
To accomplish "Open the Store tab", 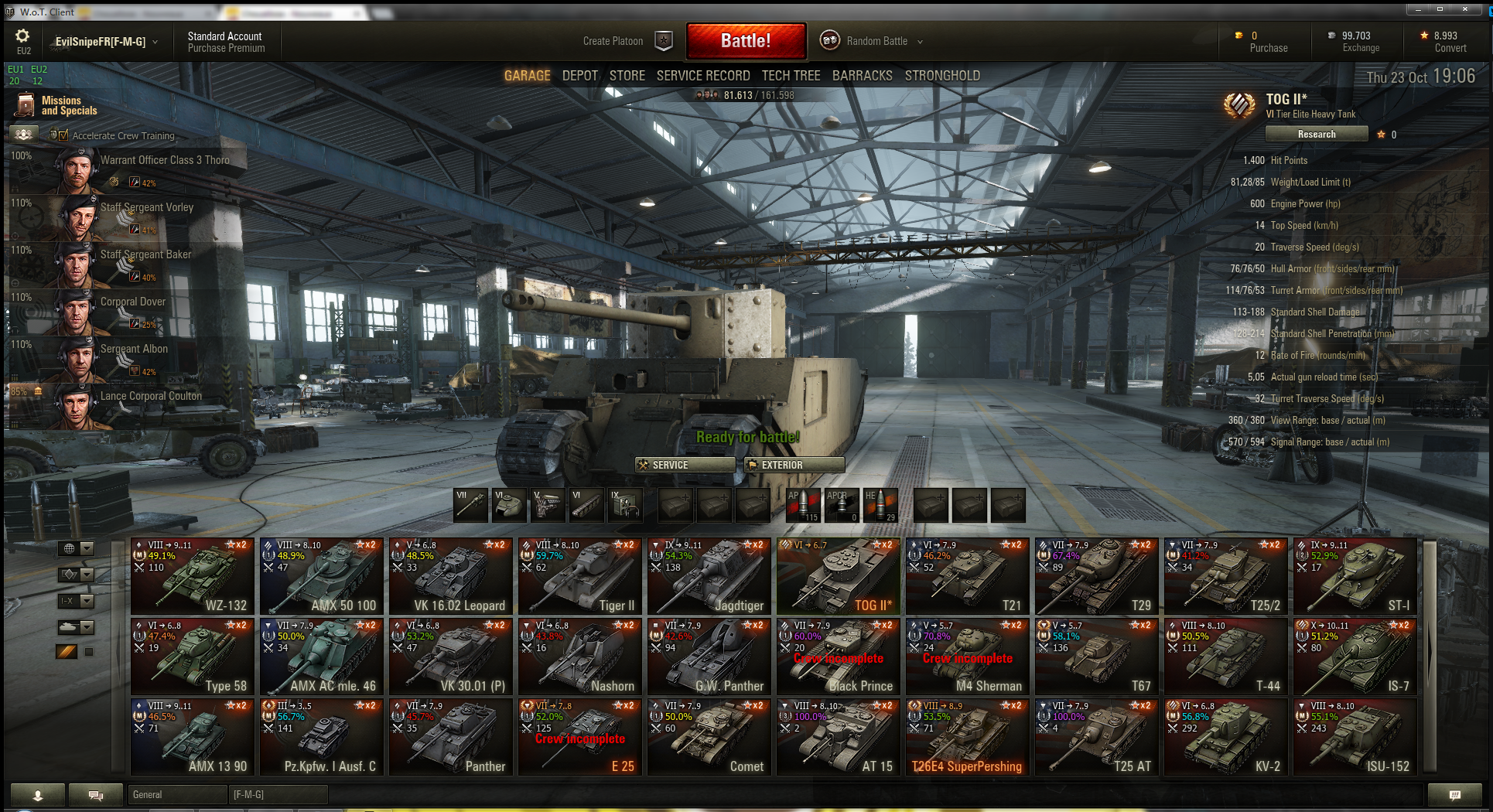I will click(627, 76).
